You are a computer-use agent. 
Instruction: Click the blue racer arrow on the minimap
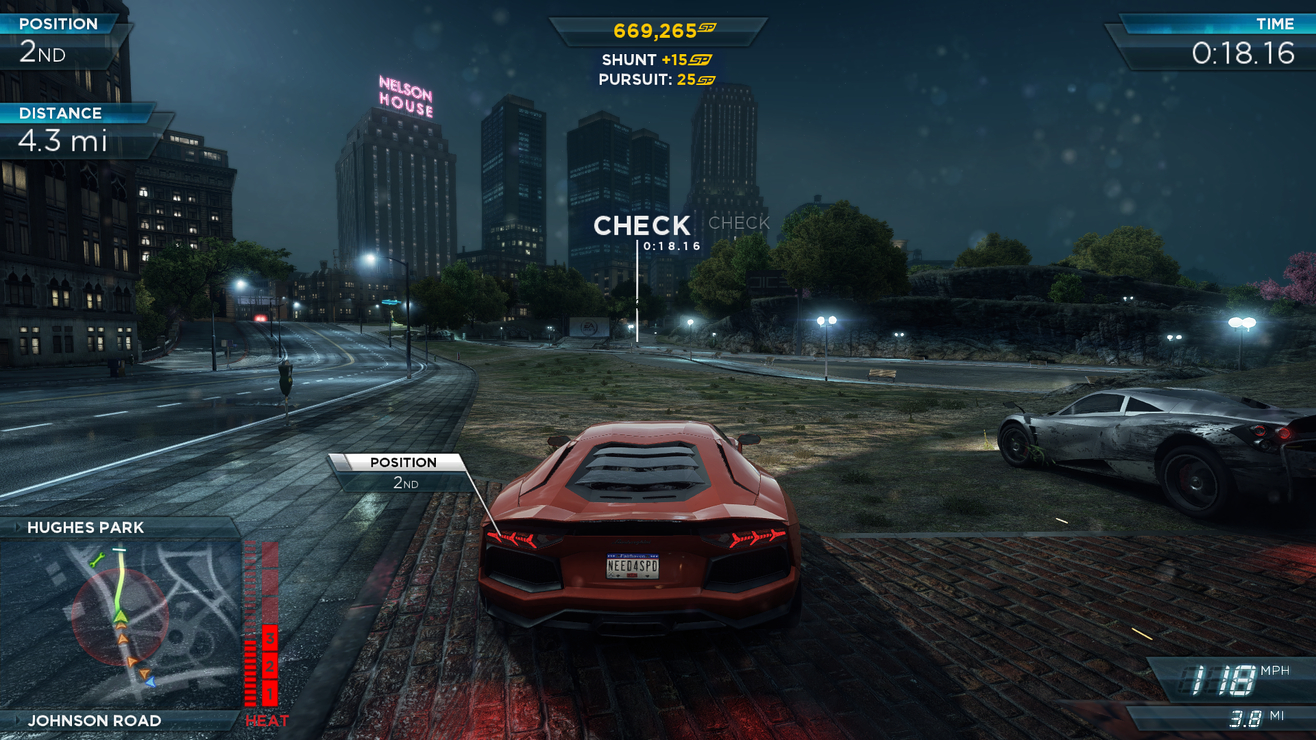click(149, 682)
